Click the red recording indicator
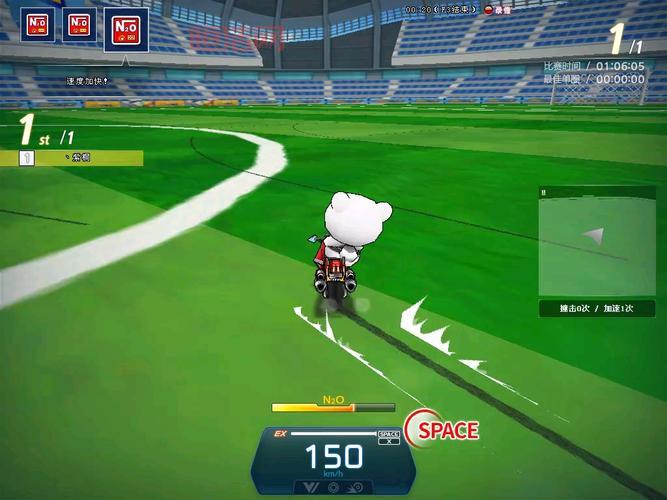 click(x=490, y=9)
